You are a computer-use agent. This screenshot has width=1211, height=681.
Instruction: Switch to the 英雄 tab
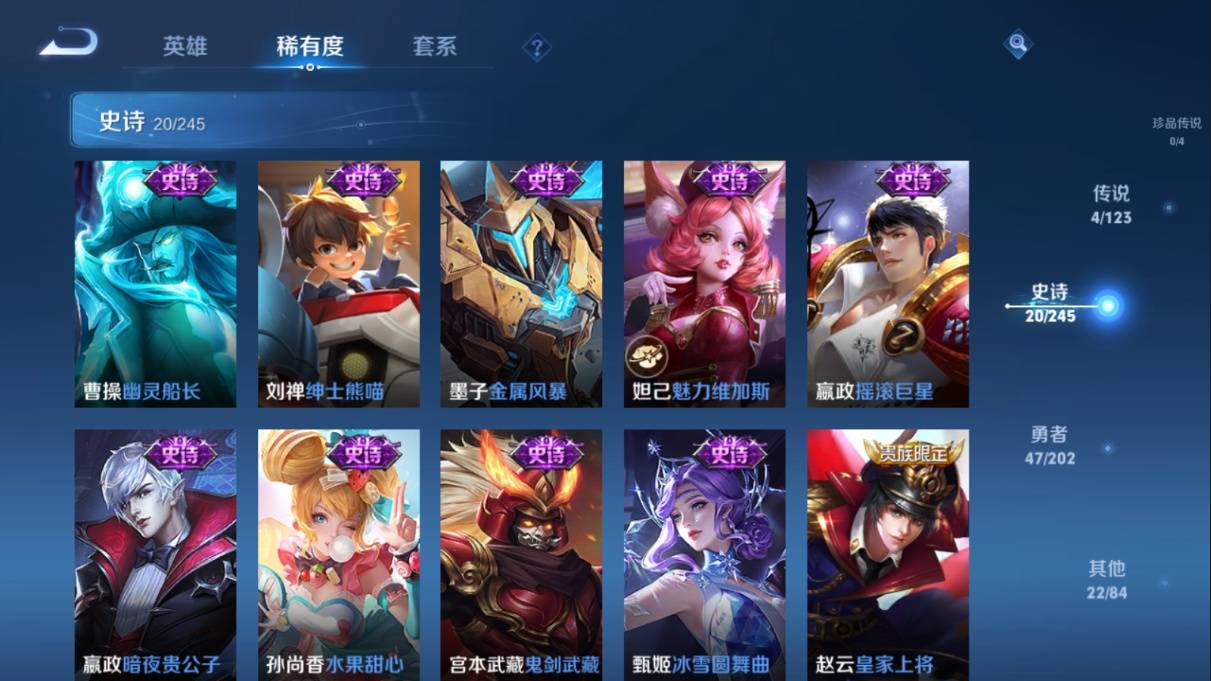click(185, 46)
